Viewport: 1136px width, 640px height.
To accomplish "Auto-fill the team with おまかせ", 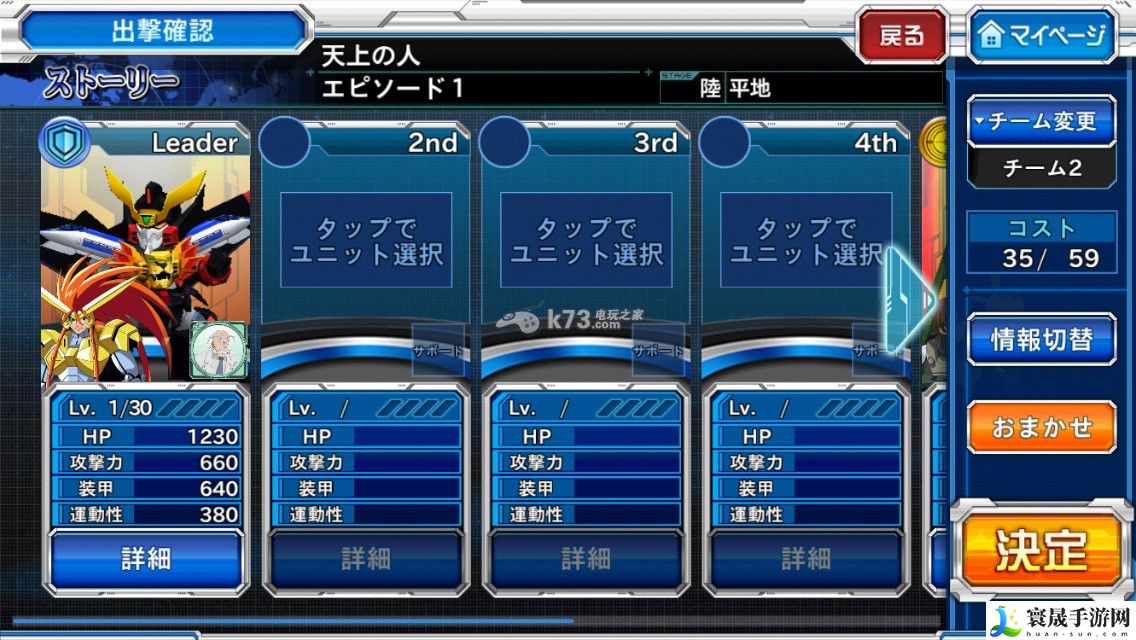I will click(x=1041, y=427).
